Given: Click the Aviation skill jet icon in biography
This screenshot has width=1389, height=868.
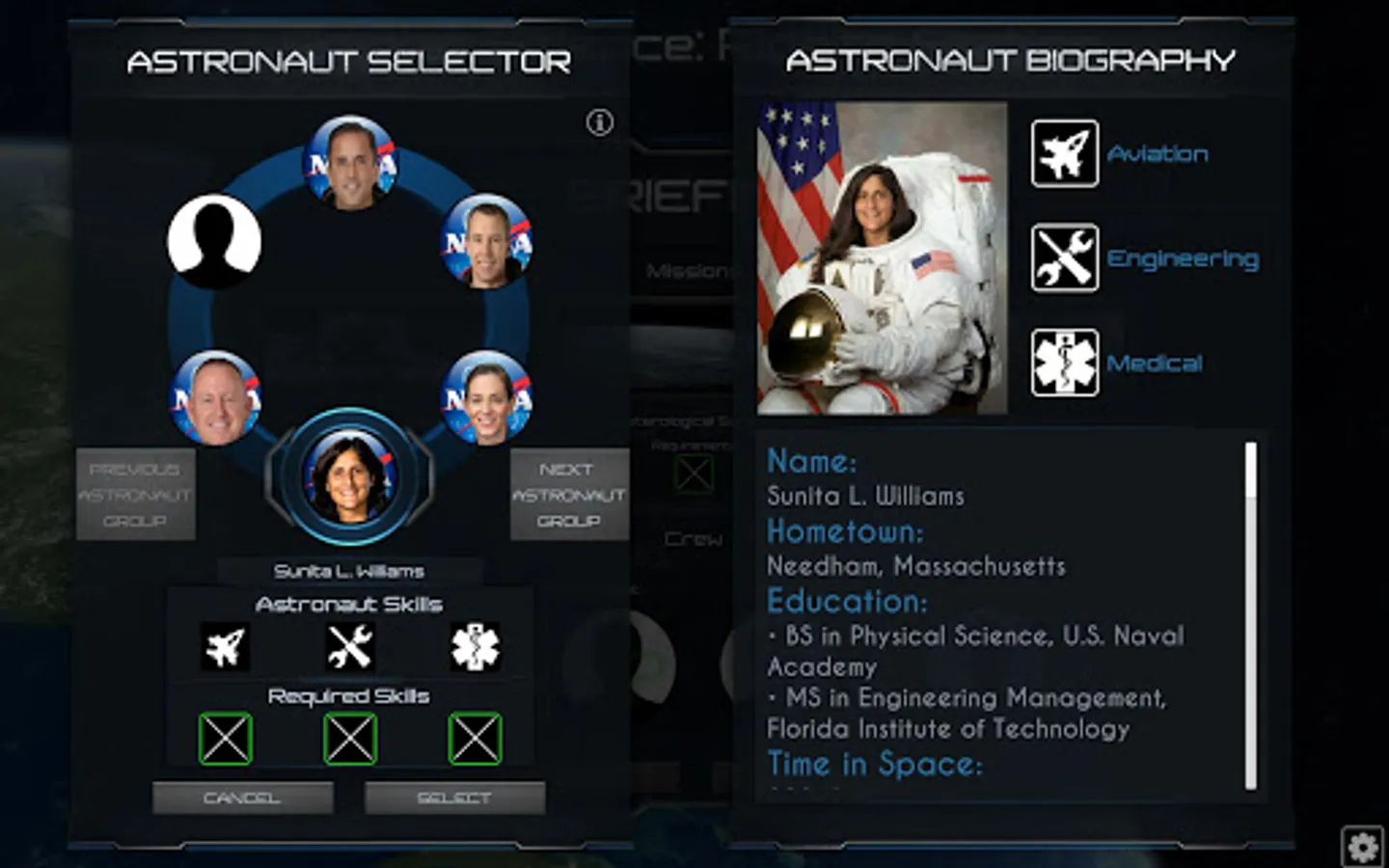Looking at the screenshot, I should (1064, 153).
